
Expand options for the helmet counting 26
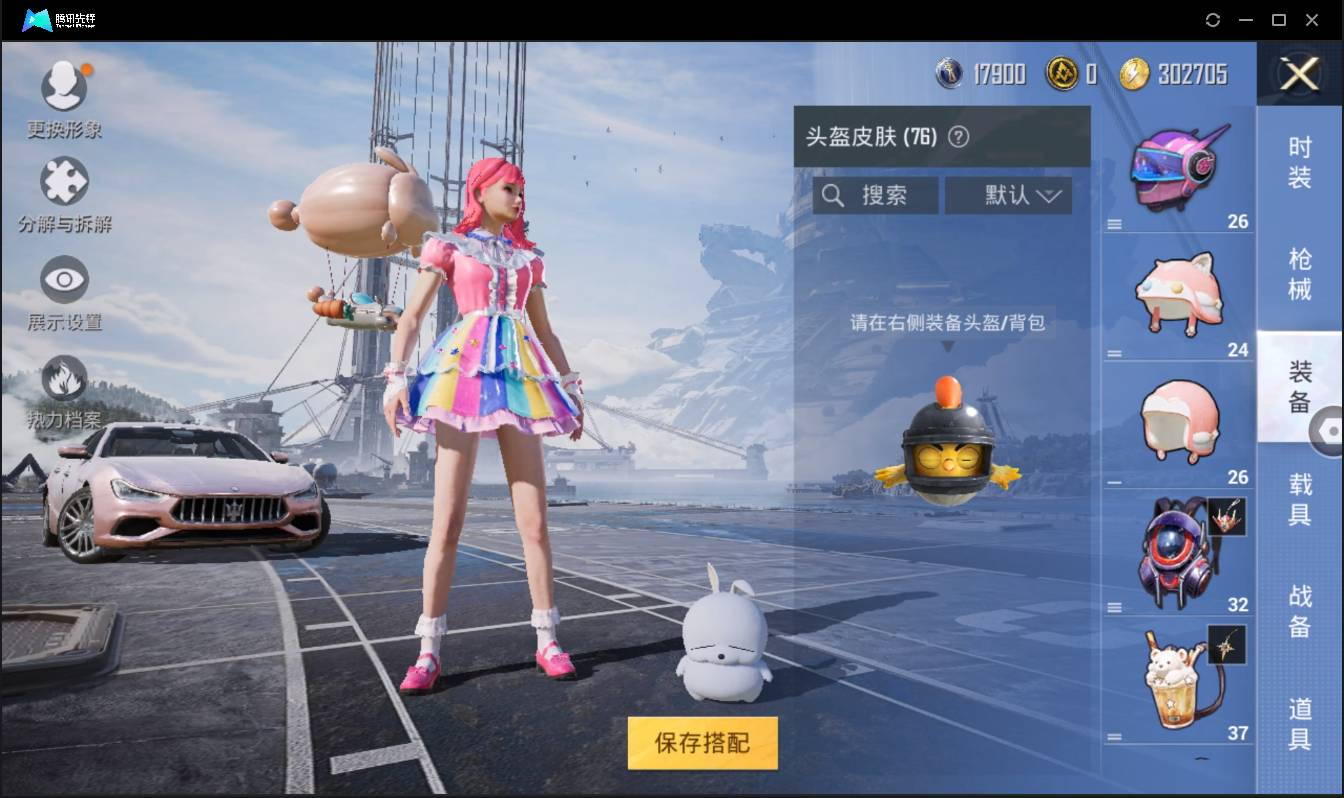coord(1113,224)
